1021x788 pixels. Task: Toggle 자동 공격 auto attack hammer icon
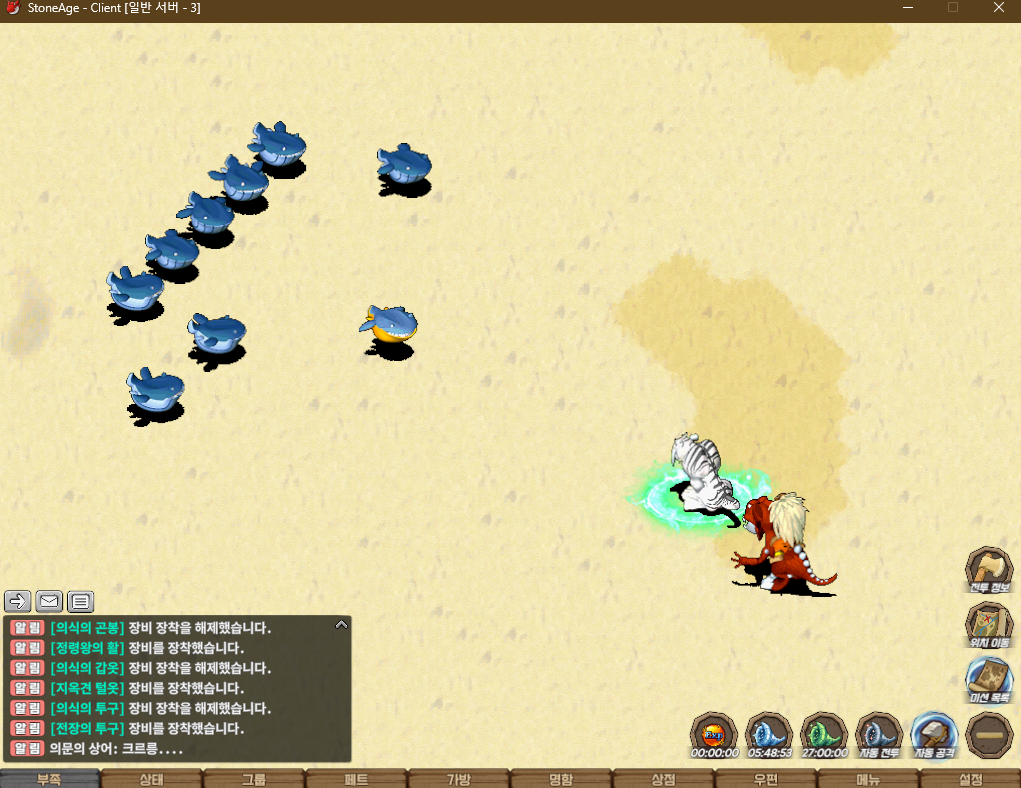point(934,735)
